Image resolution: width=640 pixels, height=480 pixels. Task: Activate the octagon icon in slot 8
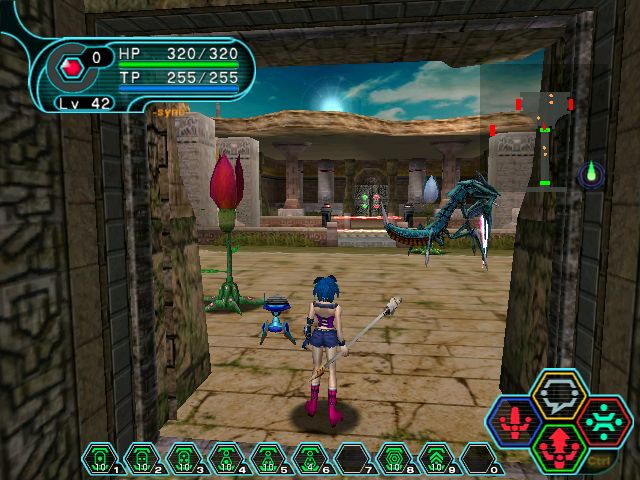pyautogui.click(x=396, y=459)
